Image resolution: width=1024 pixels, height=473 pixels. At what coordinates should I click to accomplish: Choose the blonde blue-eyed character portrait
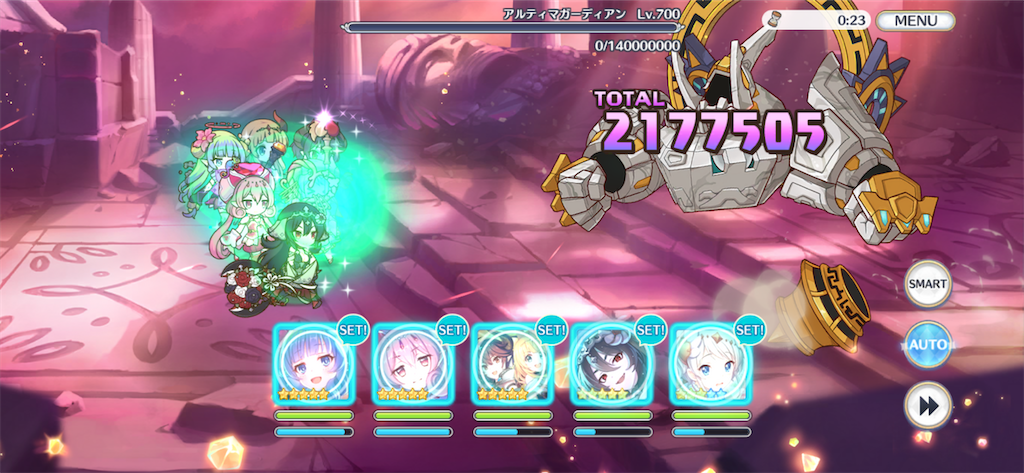pyautogui.click(x=710, y=363)
